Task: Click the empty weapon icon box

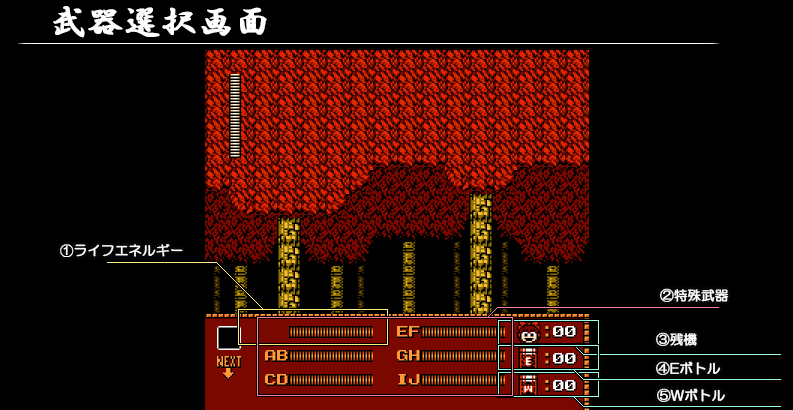Action: [x=229, y=338]
